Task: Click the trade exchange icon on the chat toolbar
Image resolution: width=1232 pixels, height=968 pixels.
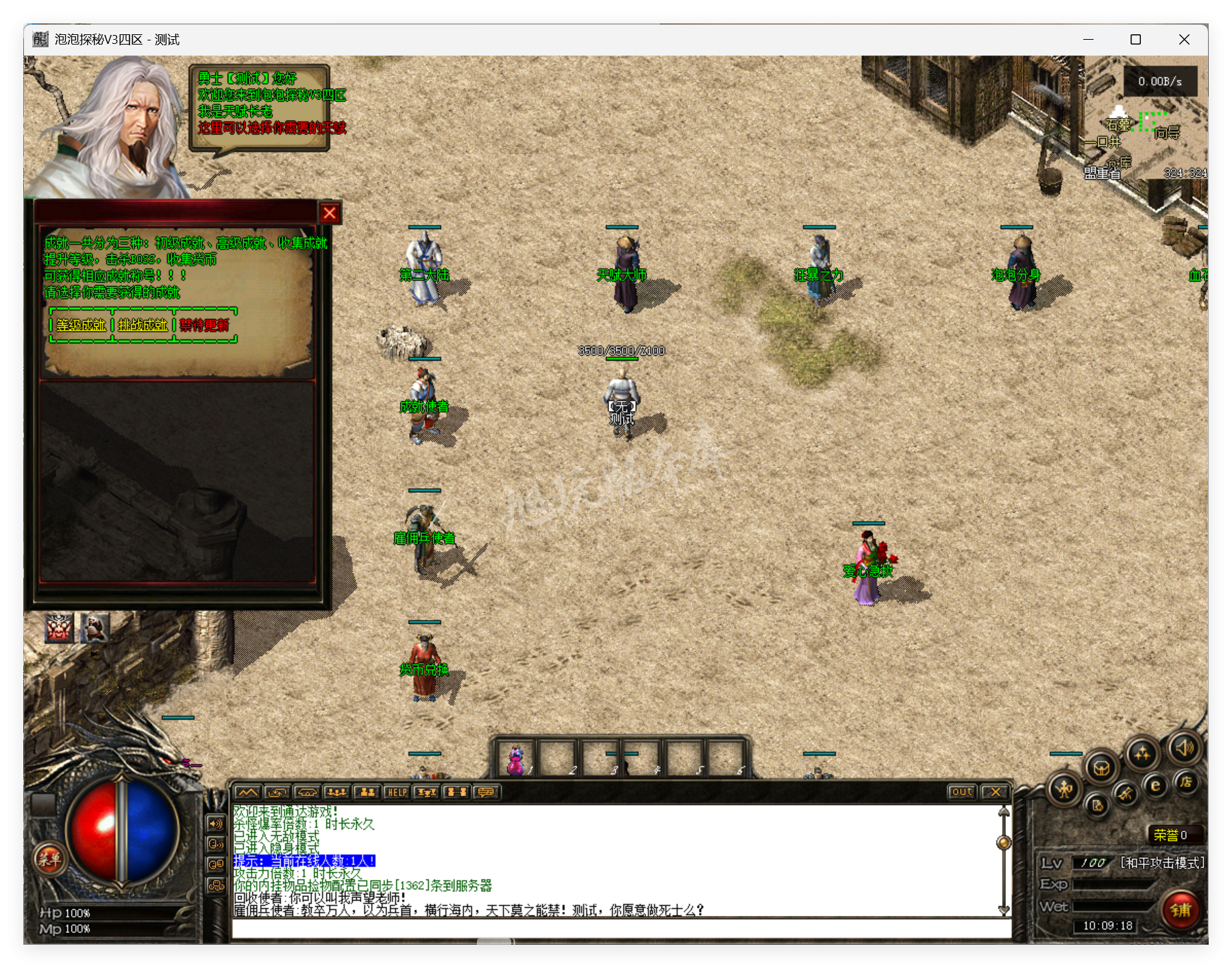Action: pos(277,792)
